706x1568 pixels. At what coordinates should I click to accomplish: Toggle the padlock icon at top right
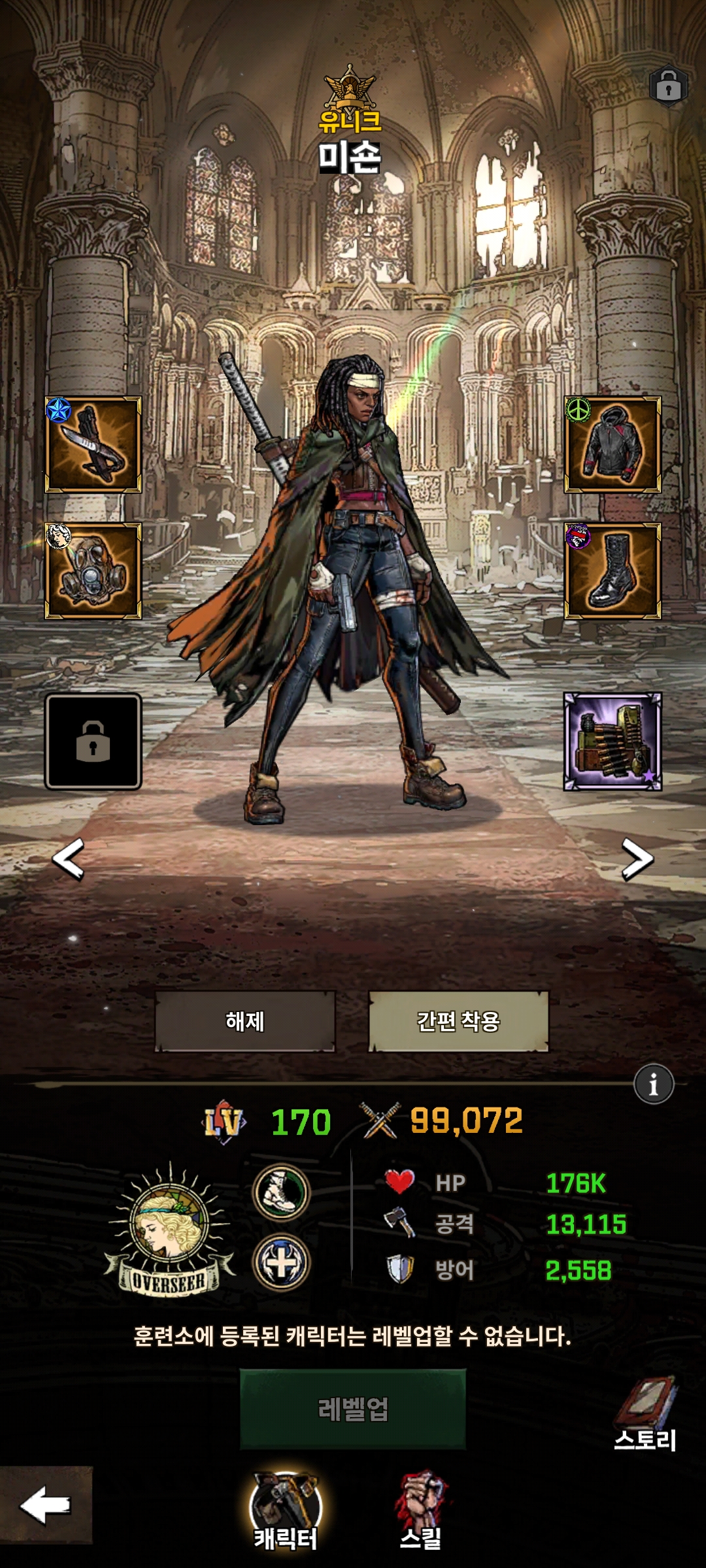pyautogui.click(x=668, y=86)
